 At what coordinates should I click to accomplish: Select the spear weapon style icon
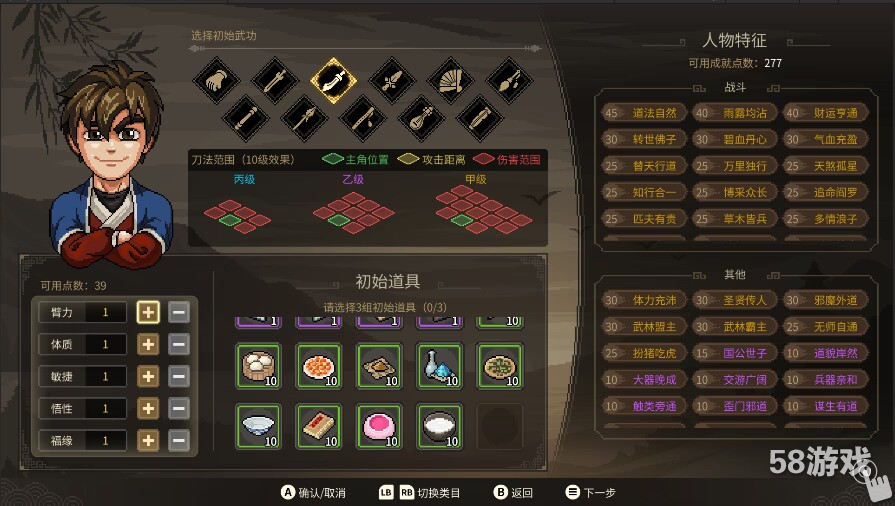303,118
